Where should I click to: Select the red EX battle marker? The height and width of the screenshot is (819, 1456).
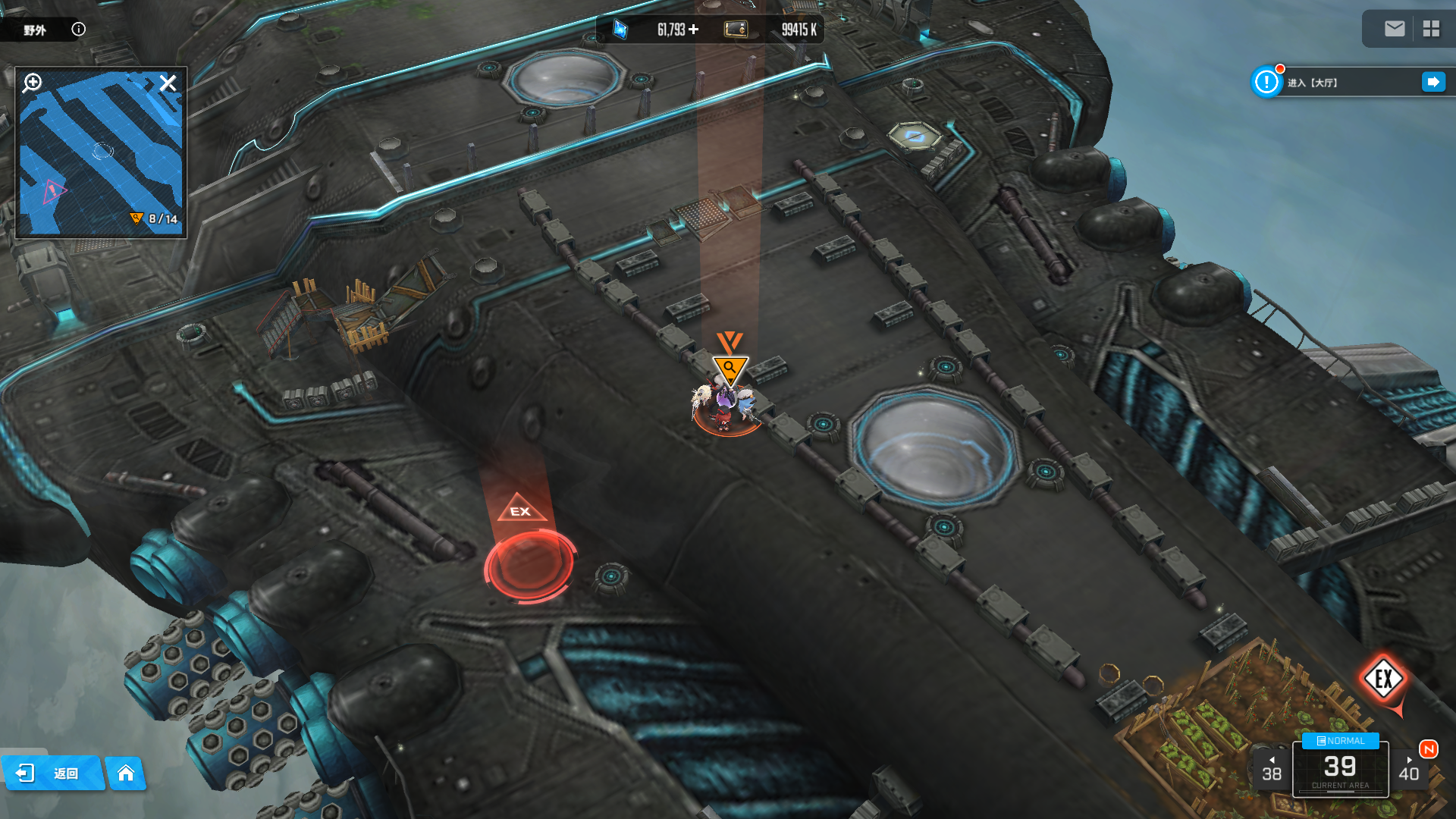[529, 563]
